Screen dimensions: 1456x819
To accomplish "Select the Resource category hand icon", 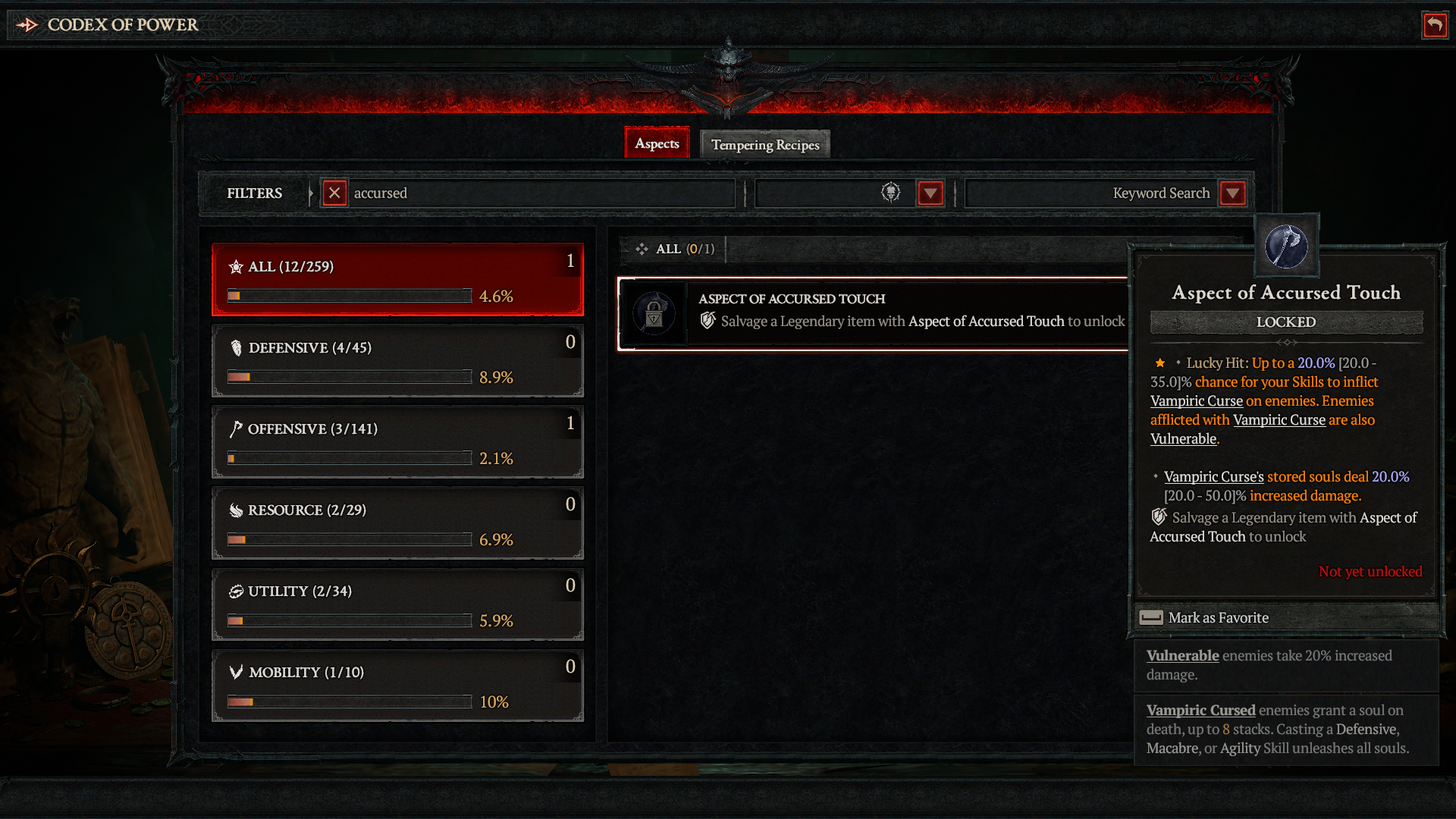I will pos(236,510).
